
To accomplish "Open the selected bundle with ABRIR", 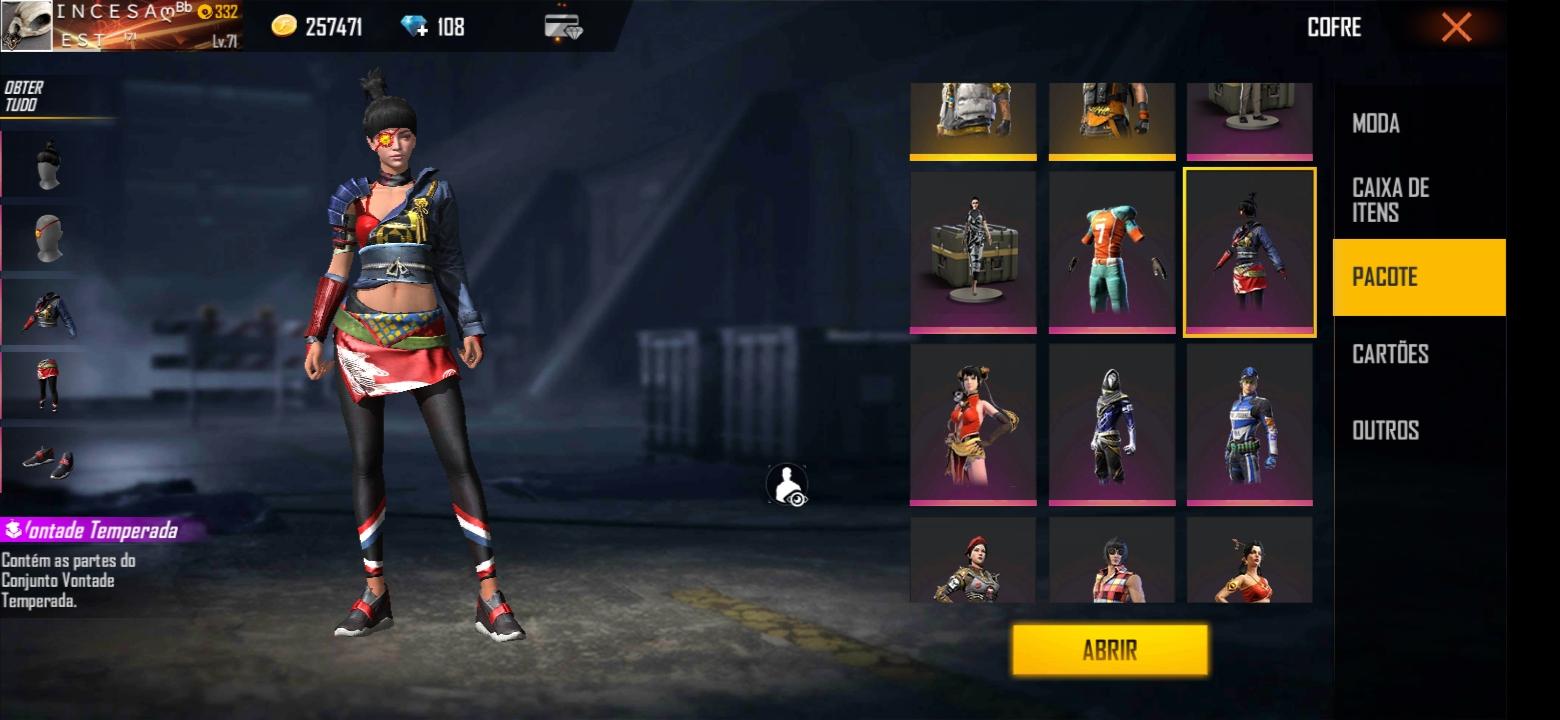I will click(x=1109, y=650).
